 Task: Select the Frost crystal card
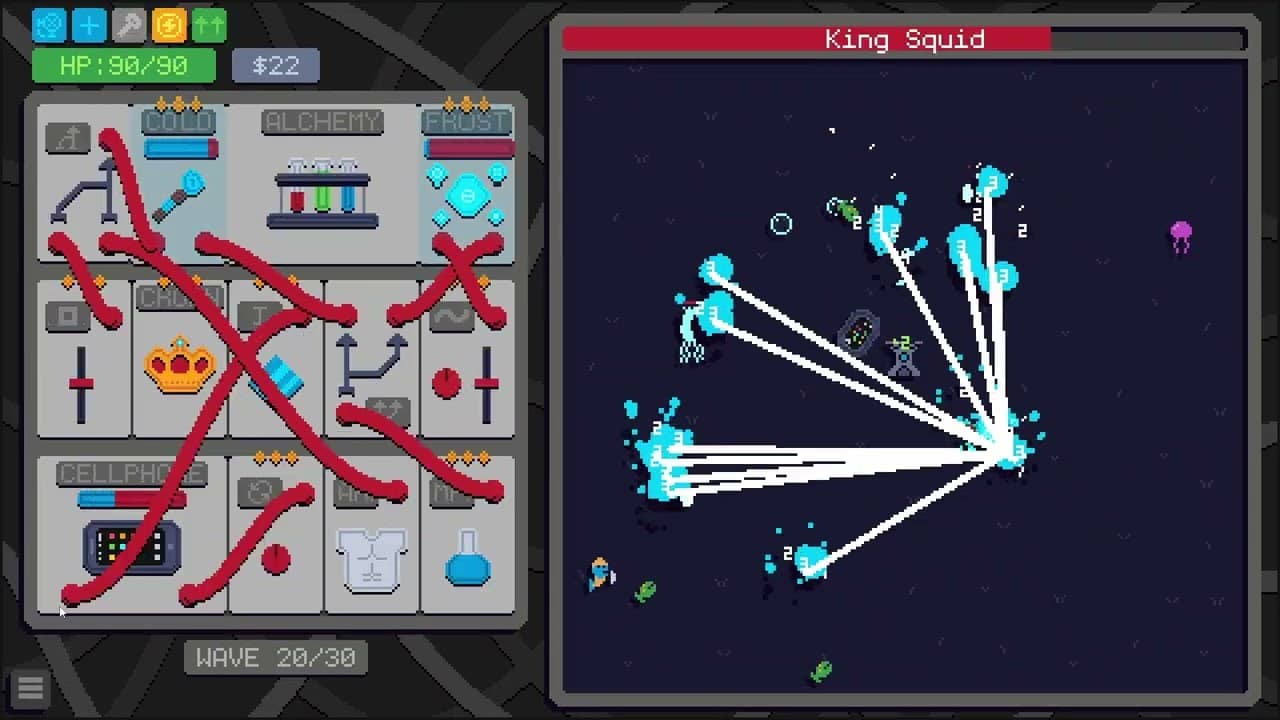(x=467, y=190)
